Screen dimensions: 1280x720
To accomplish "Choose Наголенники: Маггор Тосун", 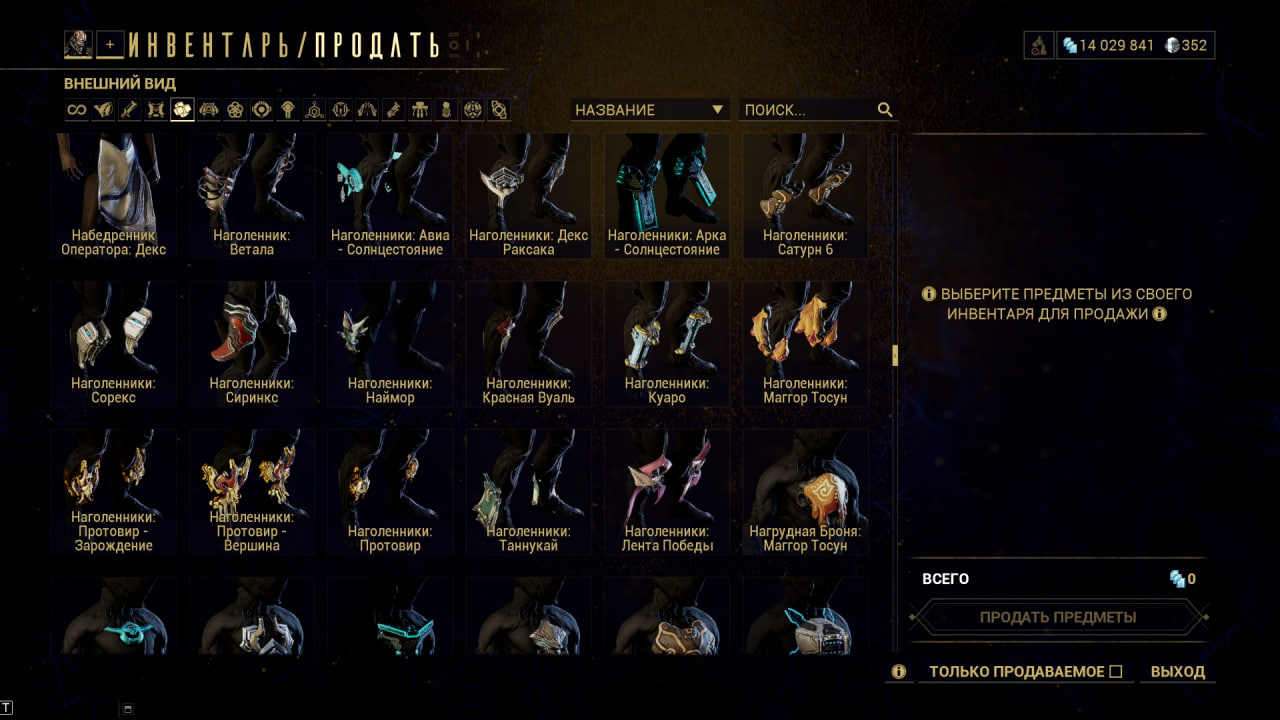I will (805, 343).
